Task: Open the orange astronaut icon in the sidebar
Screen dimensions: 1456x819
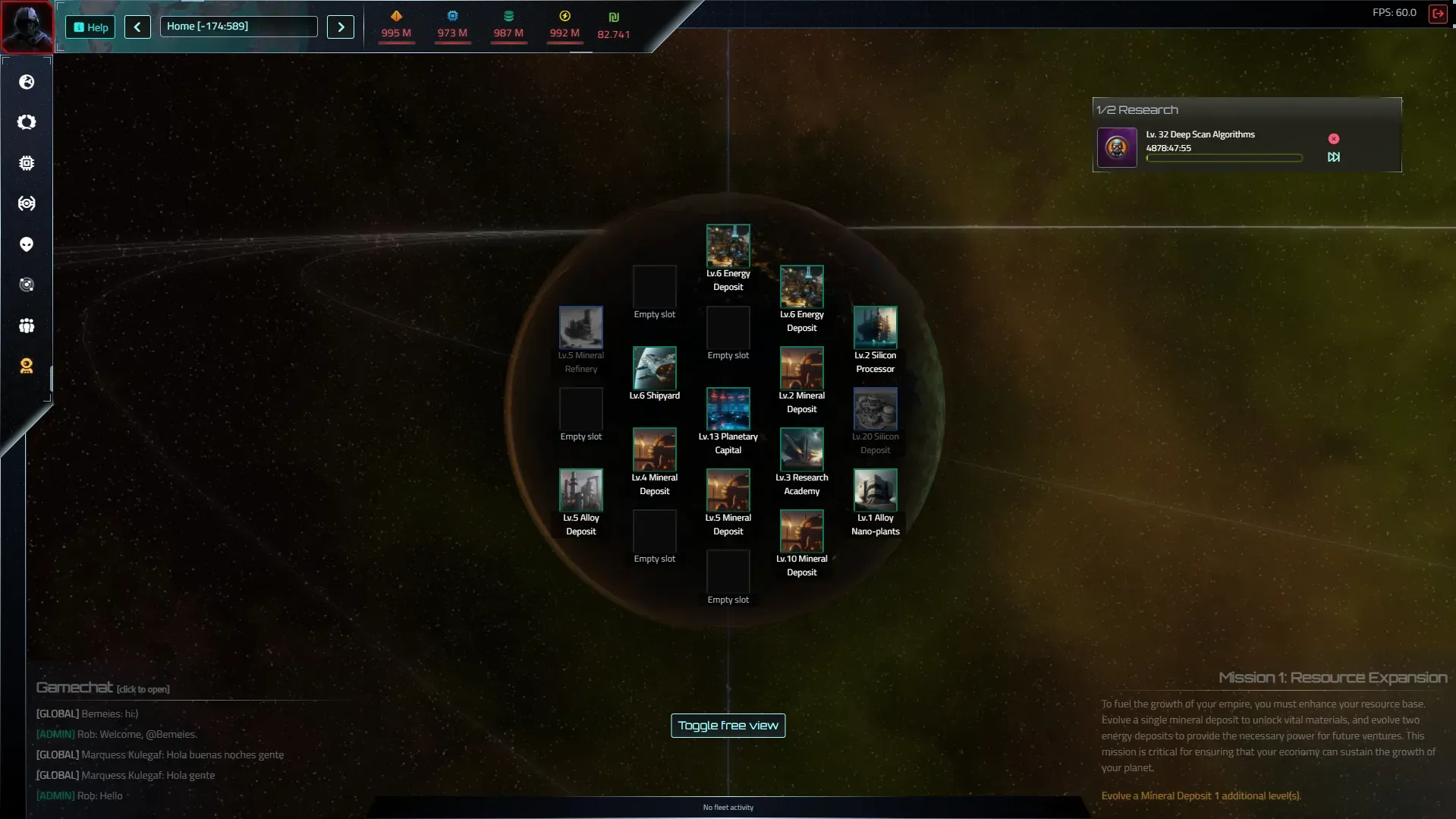Action: (27, 367)
